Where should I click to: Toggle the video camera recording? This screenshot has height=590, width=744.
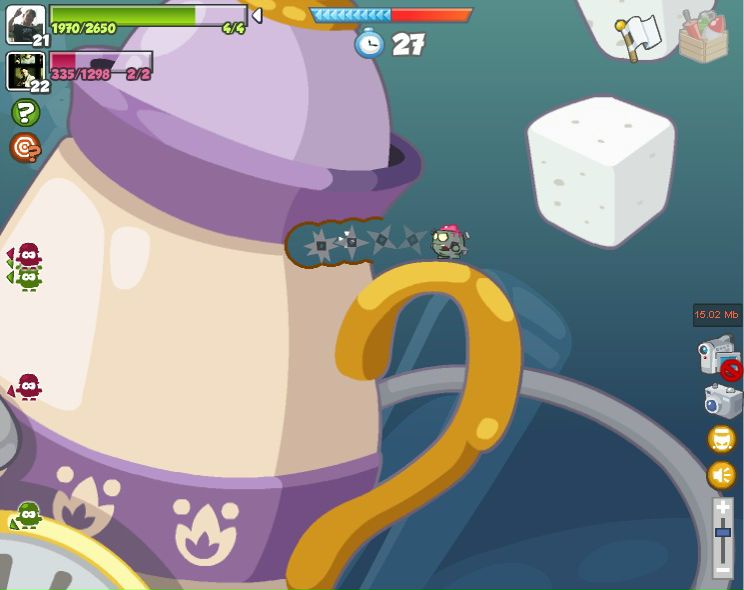(x=719, y=357)
